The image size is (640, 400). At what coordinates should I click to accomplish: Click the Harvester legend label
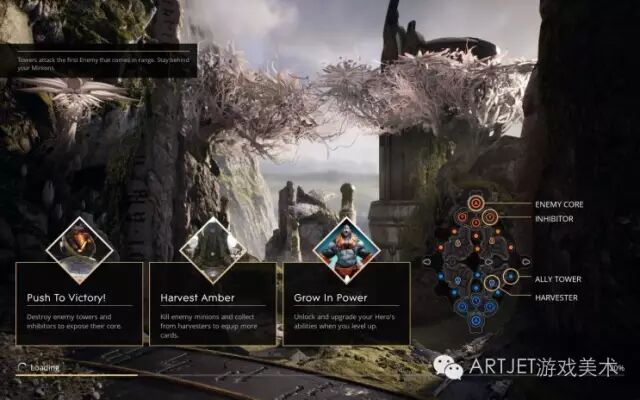[556, 297]
